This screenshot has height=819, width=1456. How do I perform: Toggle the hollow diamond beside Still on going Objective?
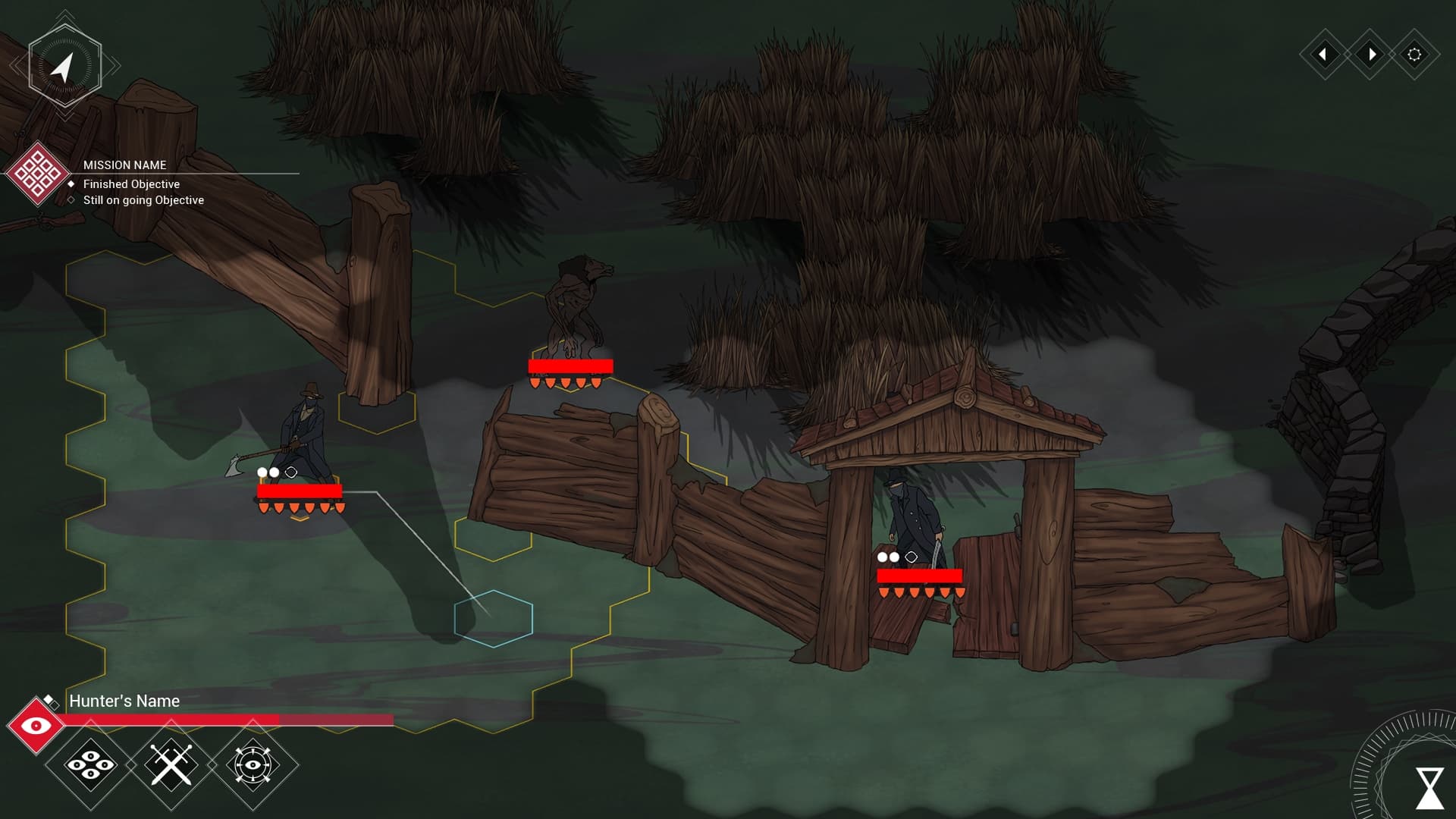(x=71, y=199)
